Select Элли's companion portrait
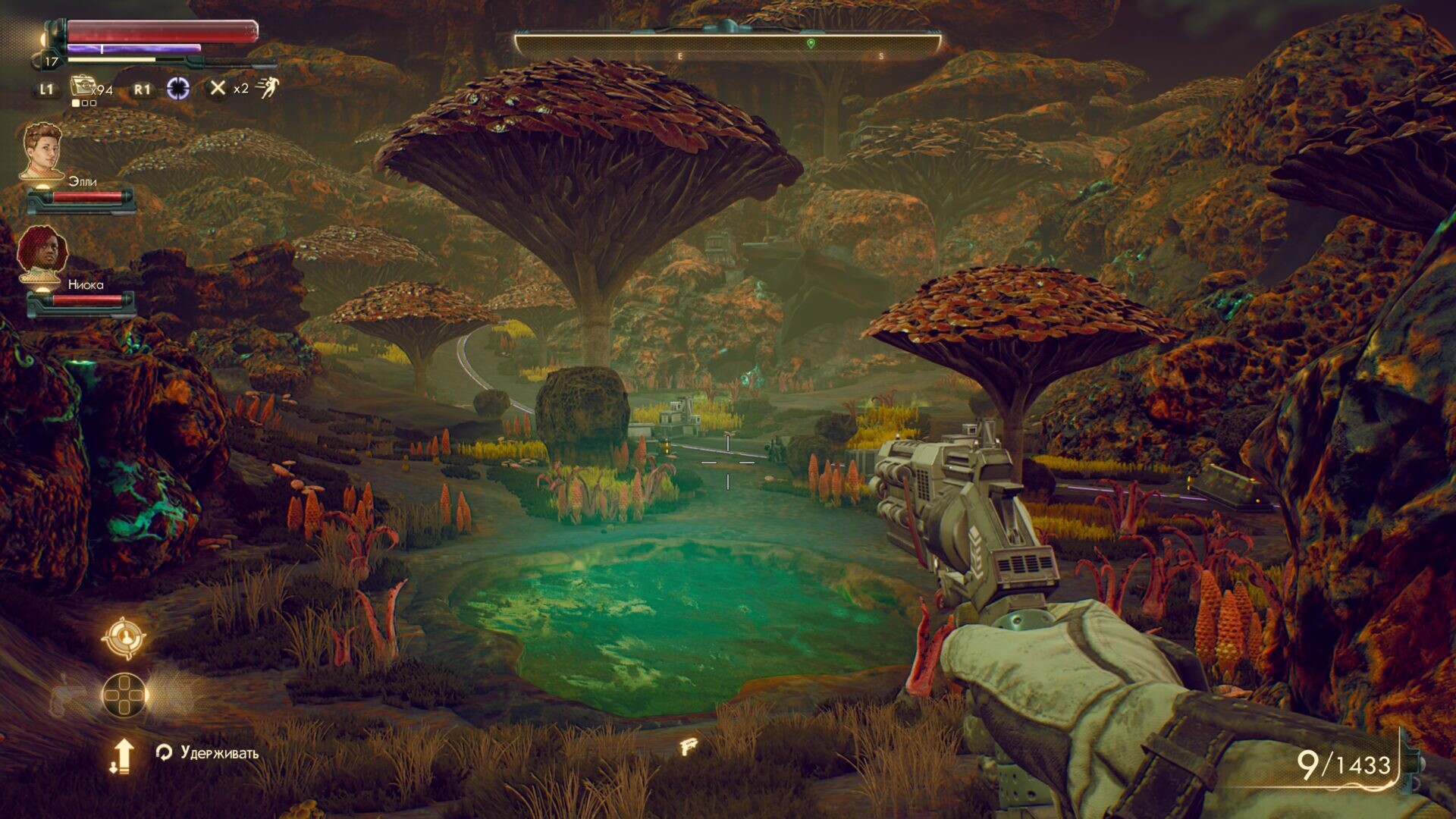The height and width of the screenshot is (819, 1456). pyautogui.click(x=42, y=152)
